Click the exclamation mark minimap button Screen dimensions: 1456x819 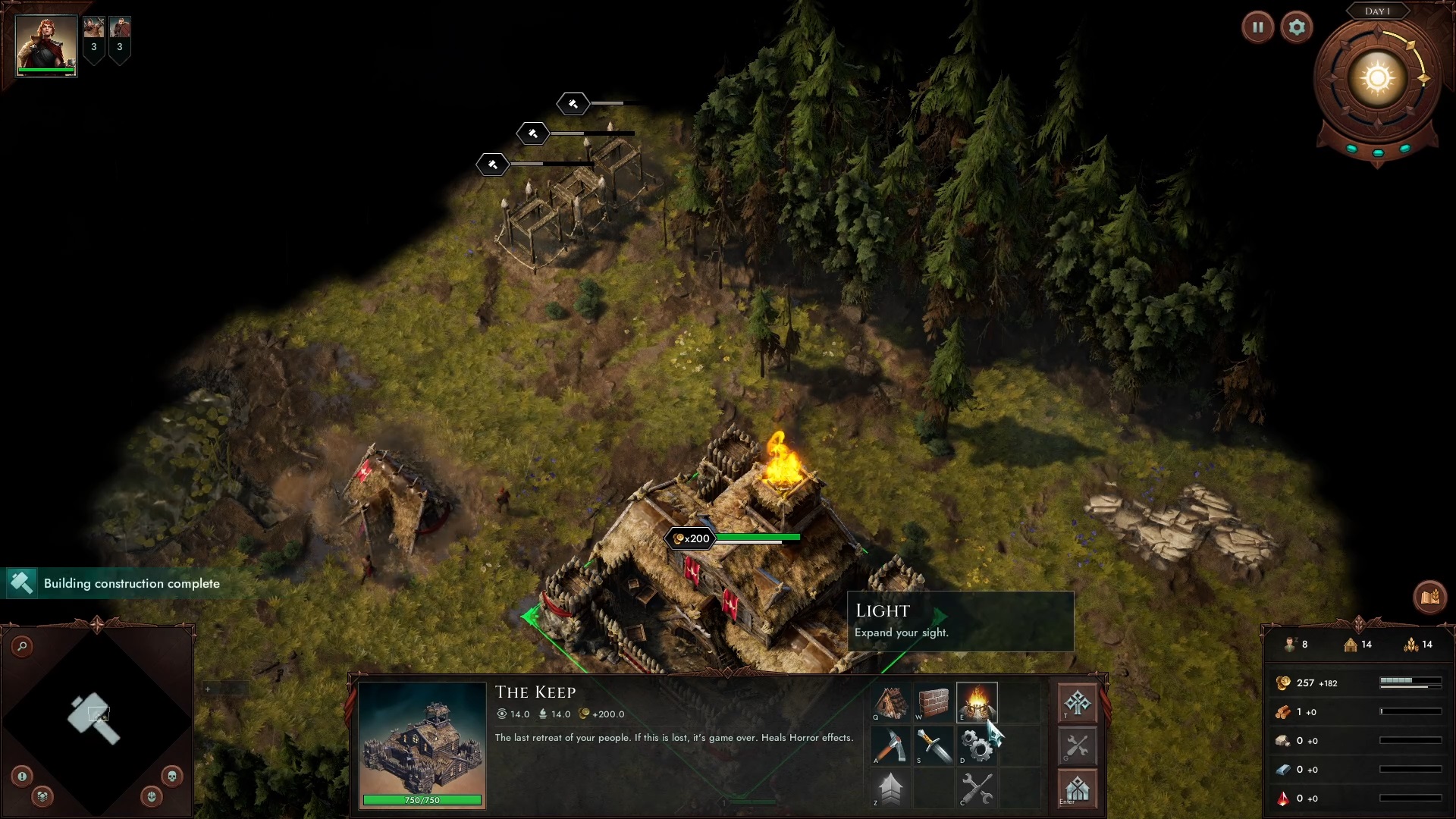(22, 776)
